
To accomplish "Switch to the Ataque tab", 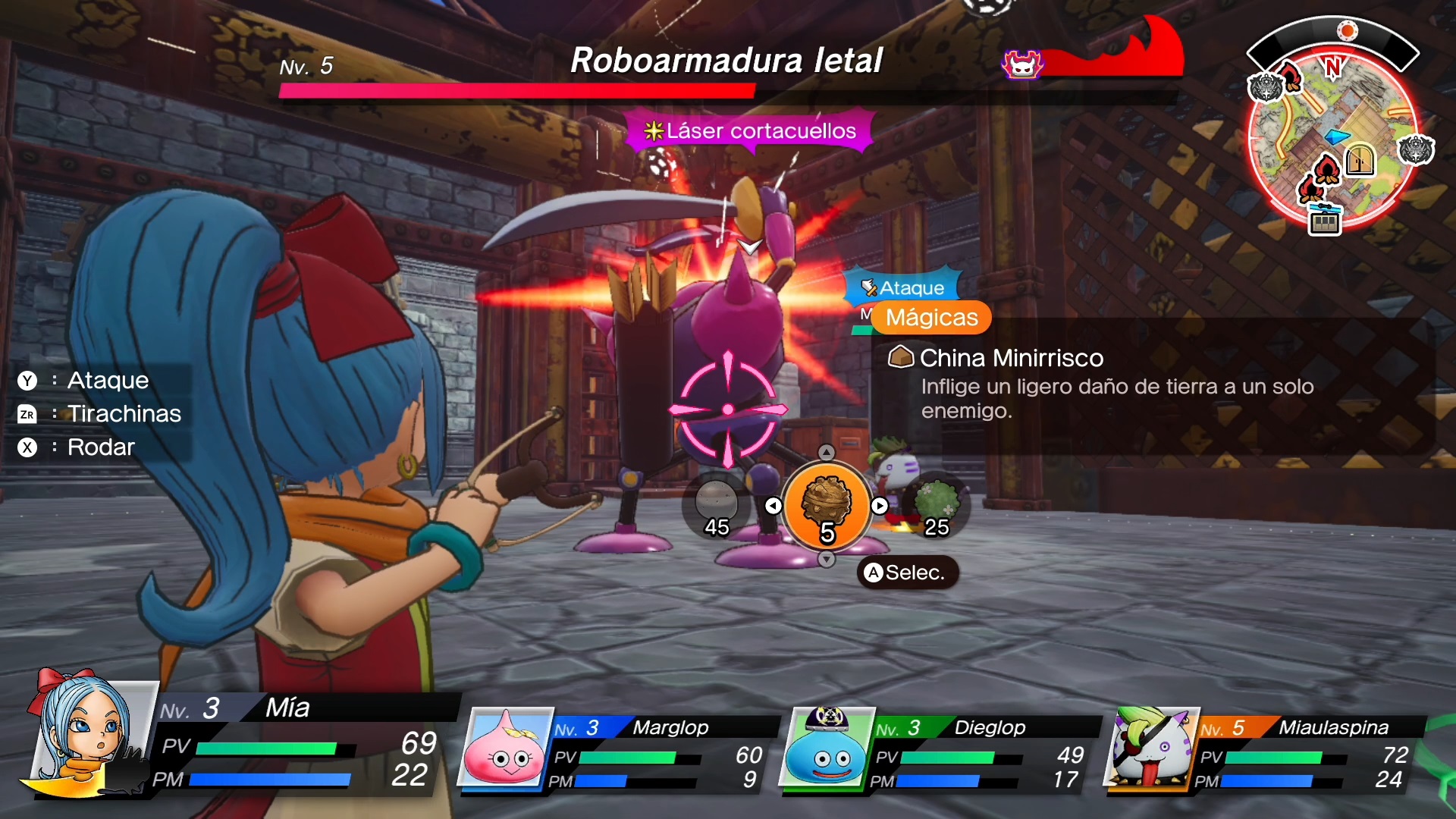I will click(902, 287).
